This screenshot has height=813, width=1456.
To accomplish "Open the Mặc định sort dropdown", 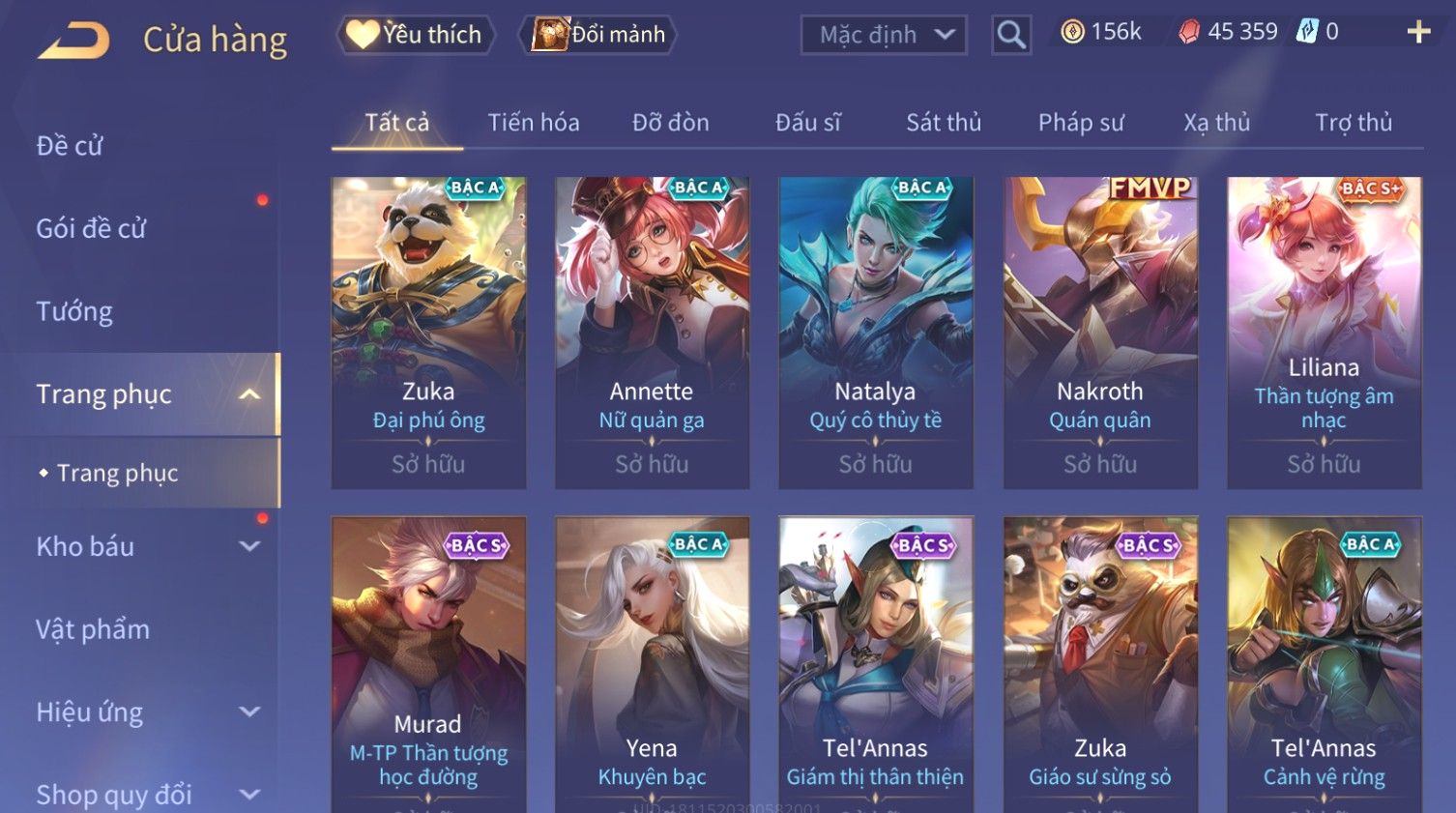I will (884, 36).
